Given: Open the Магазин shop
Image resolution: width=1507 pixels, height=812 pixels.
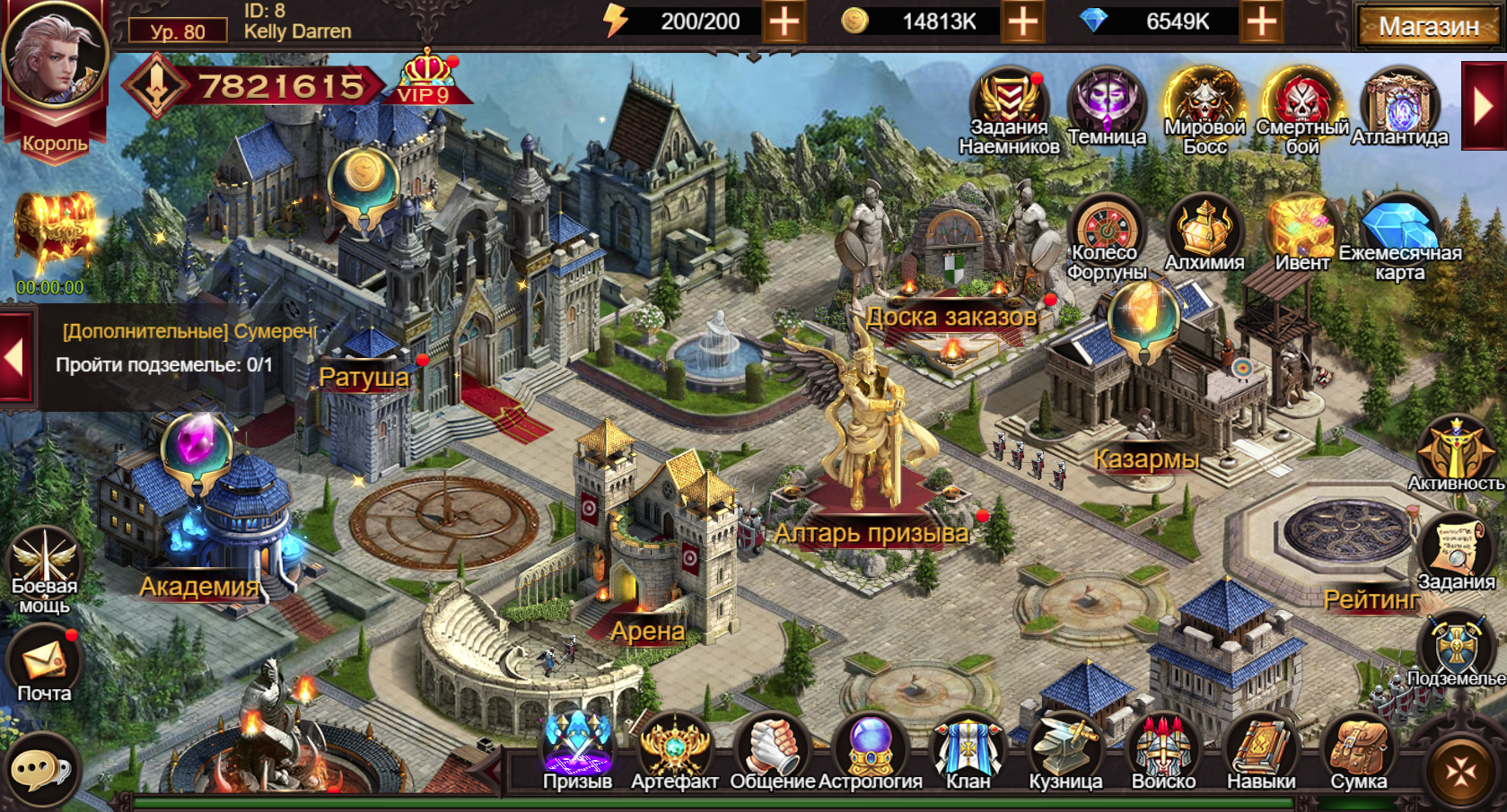Looking at the screenshot, I should click(1428, 26).
